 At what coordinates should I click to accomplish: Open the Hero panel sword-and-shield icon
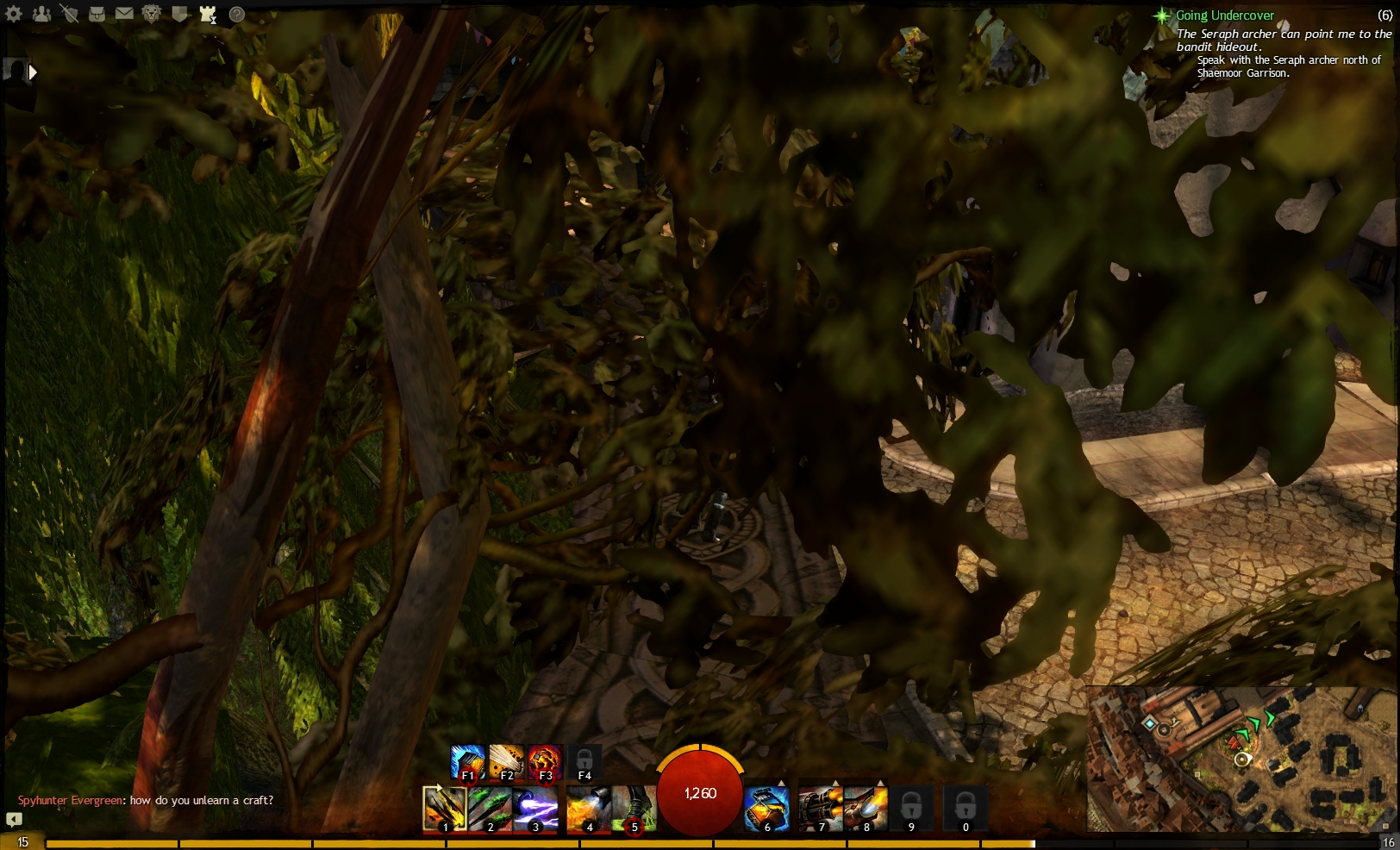[71, 15]
